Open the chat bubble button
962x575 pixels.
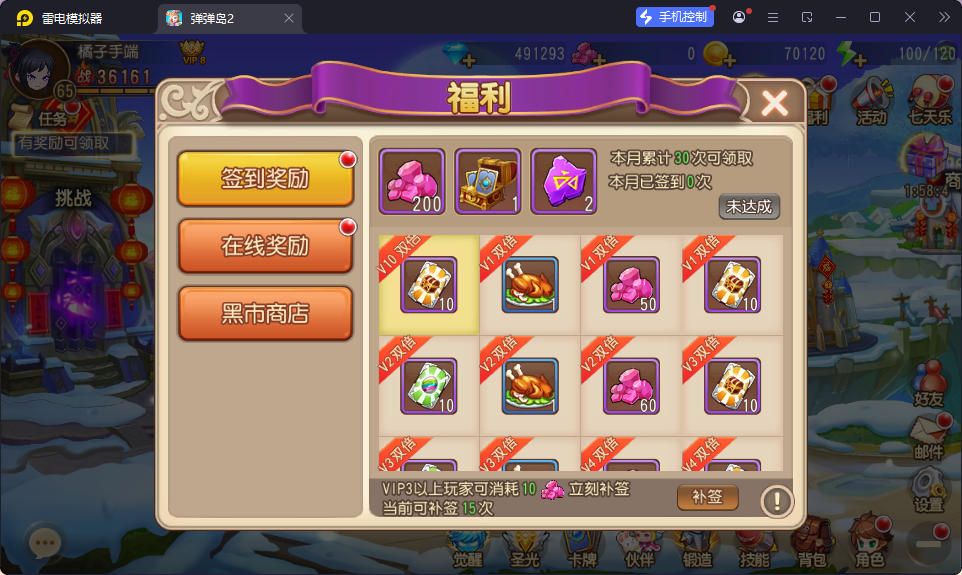point(44,544)
